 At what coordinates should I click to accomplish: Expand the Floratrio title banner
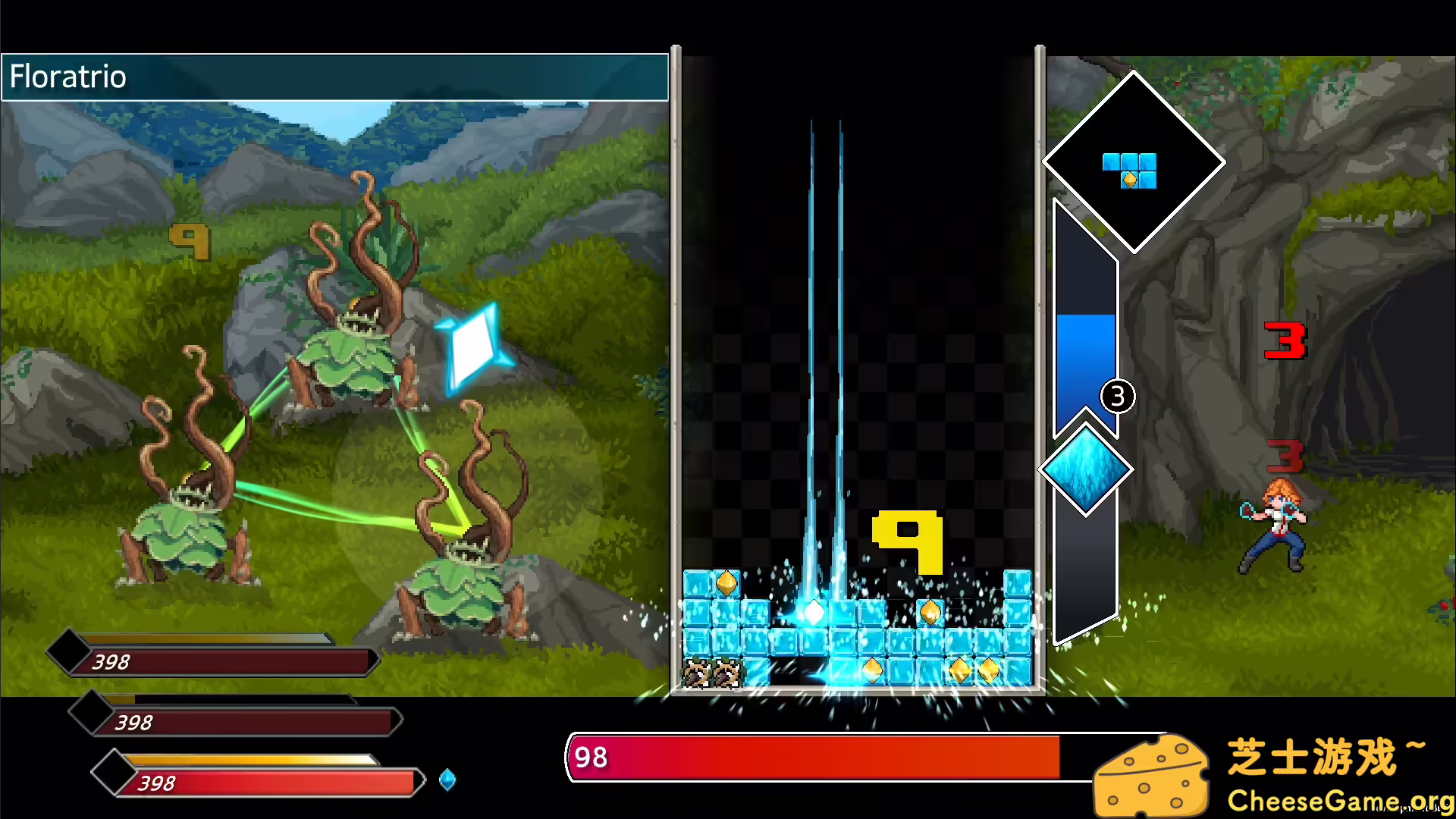click(334, 77)
